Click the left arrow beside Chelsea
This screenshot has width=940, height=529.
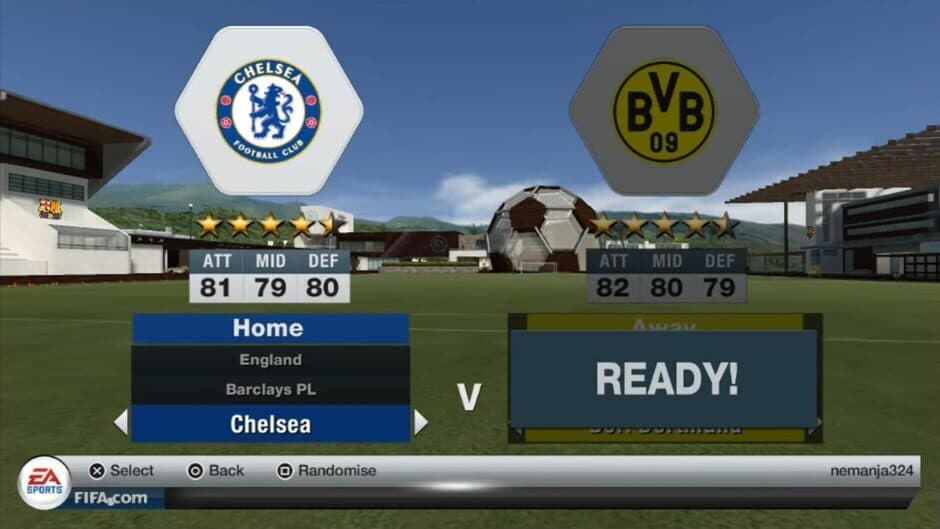coord(121,423)
